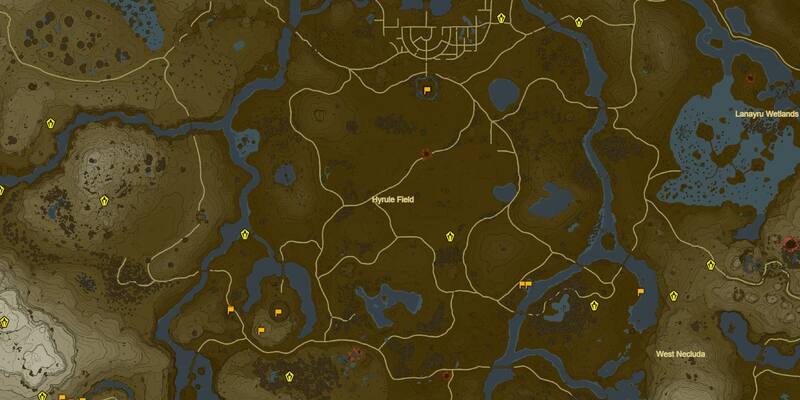The width and height of the screenshot is (800, 400).
Task: Select the orange flag marker below the town ruins
Action: (427, 90)
